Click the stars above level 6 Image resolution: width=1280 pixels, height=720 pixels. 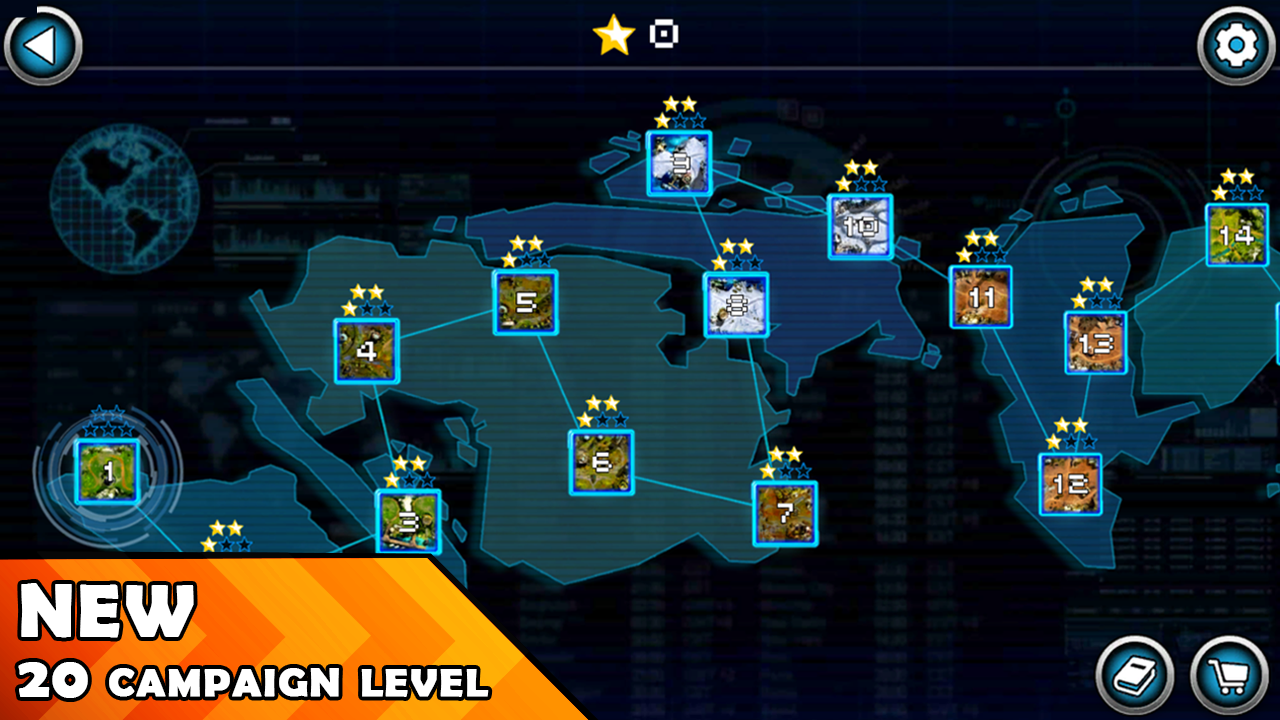(x=601, y=412)
